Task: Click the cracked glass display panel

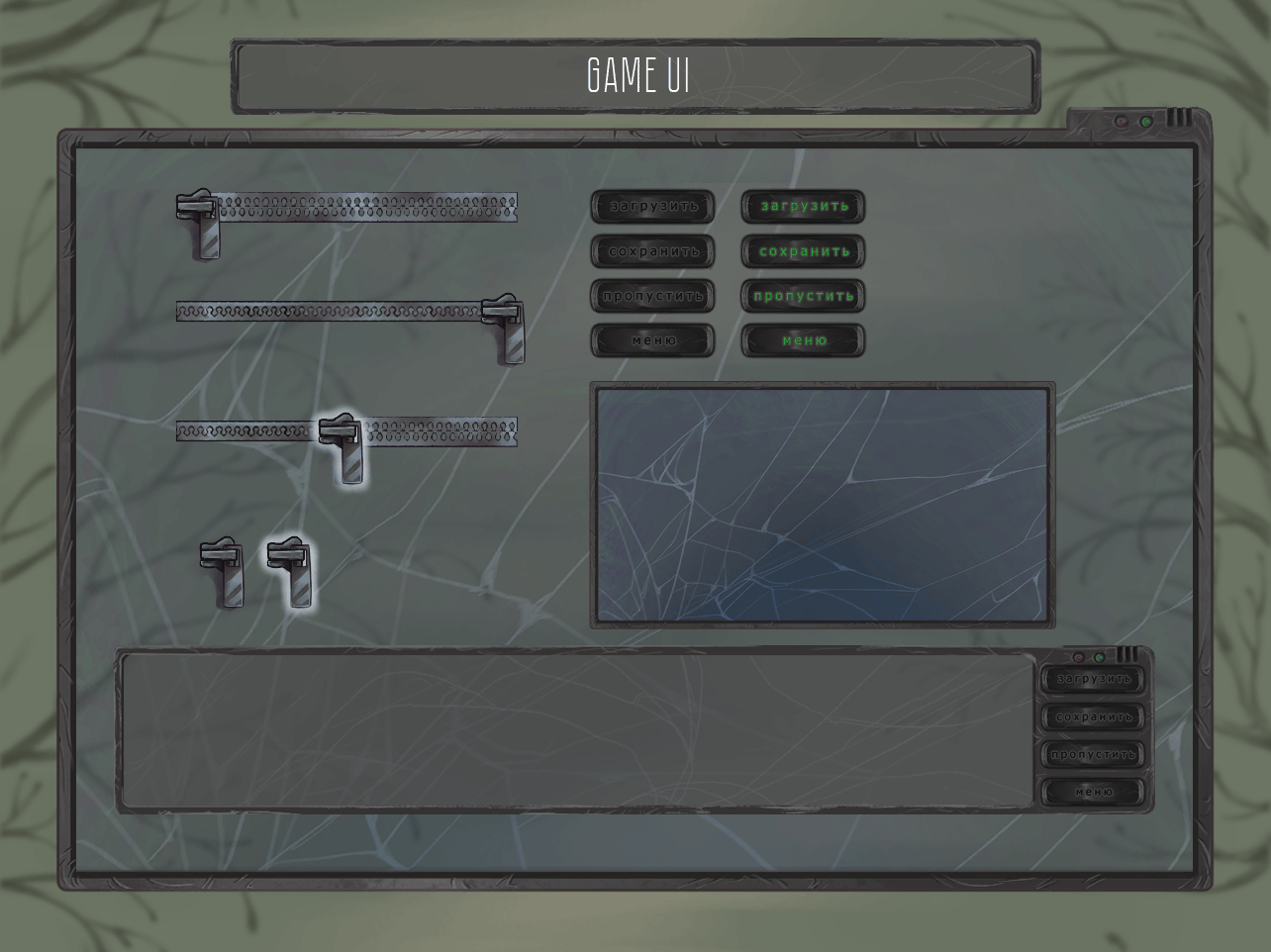Action: click(823, 505)
